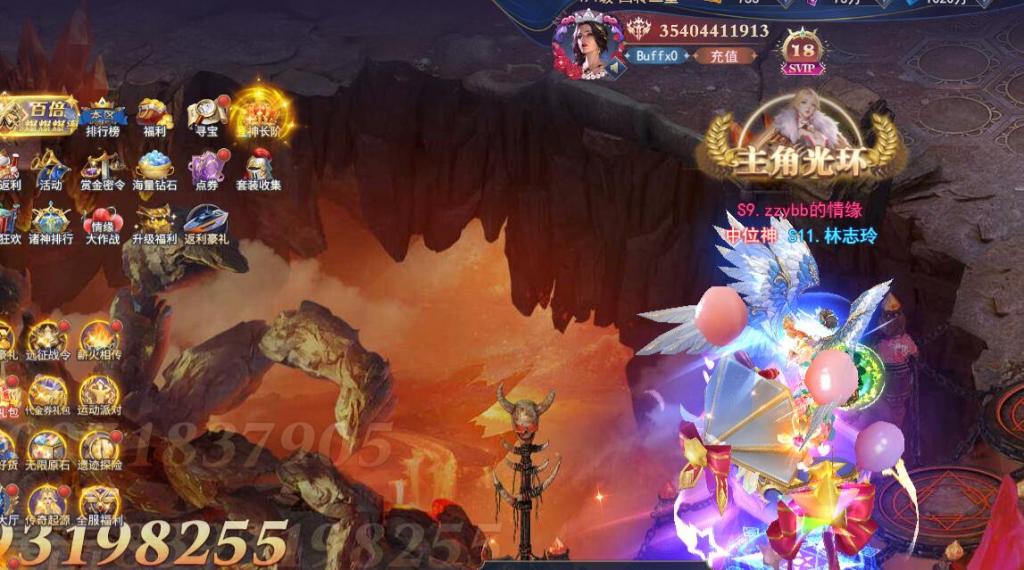Open the 排行榜 ranking icon
This screenshot has width=1024, height=570.
point(103,115)
